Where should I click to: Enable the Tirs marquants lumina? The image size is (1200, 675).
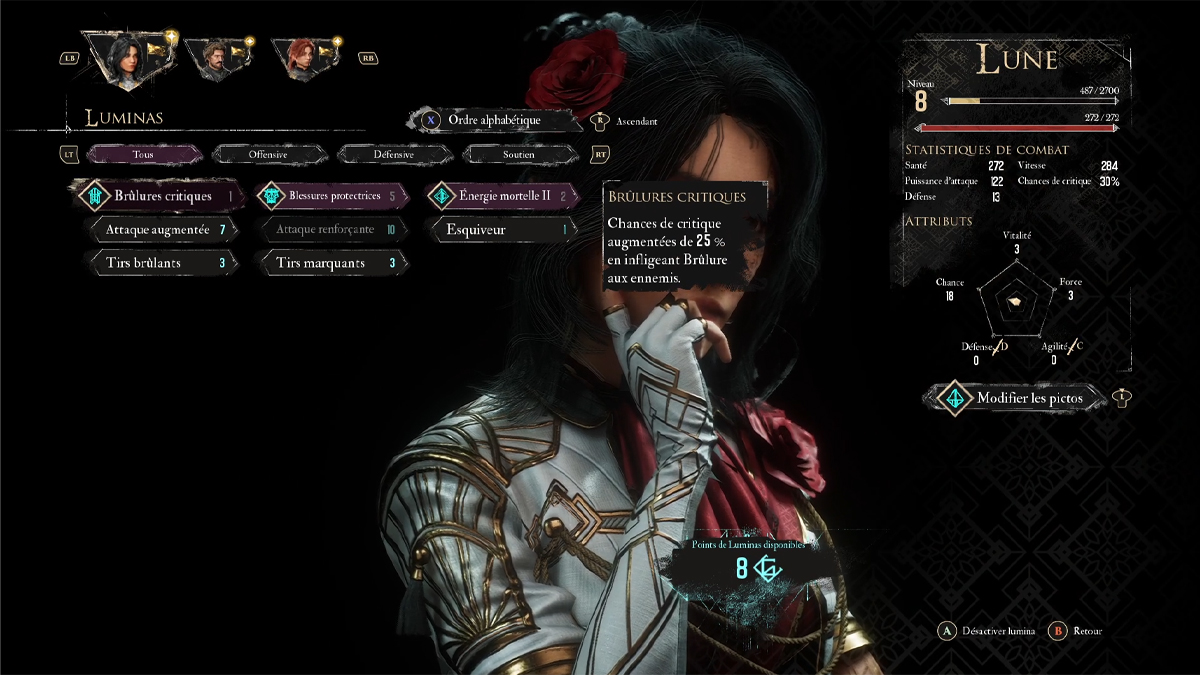point(333,263)
